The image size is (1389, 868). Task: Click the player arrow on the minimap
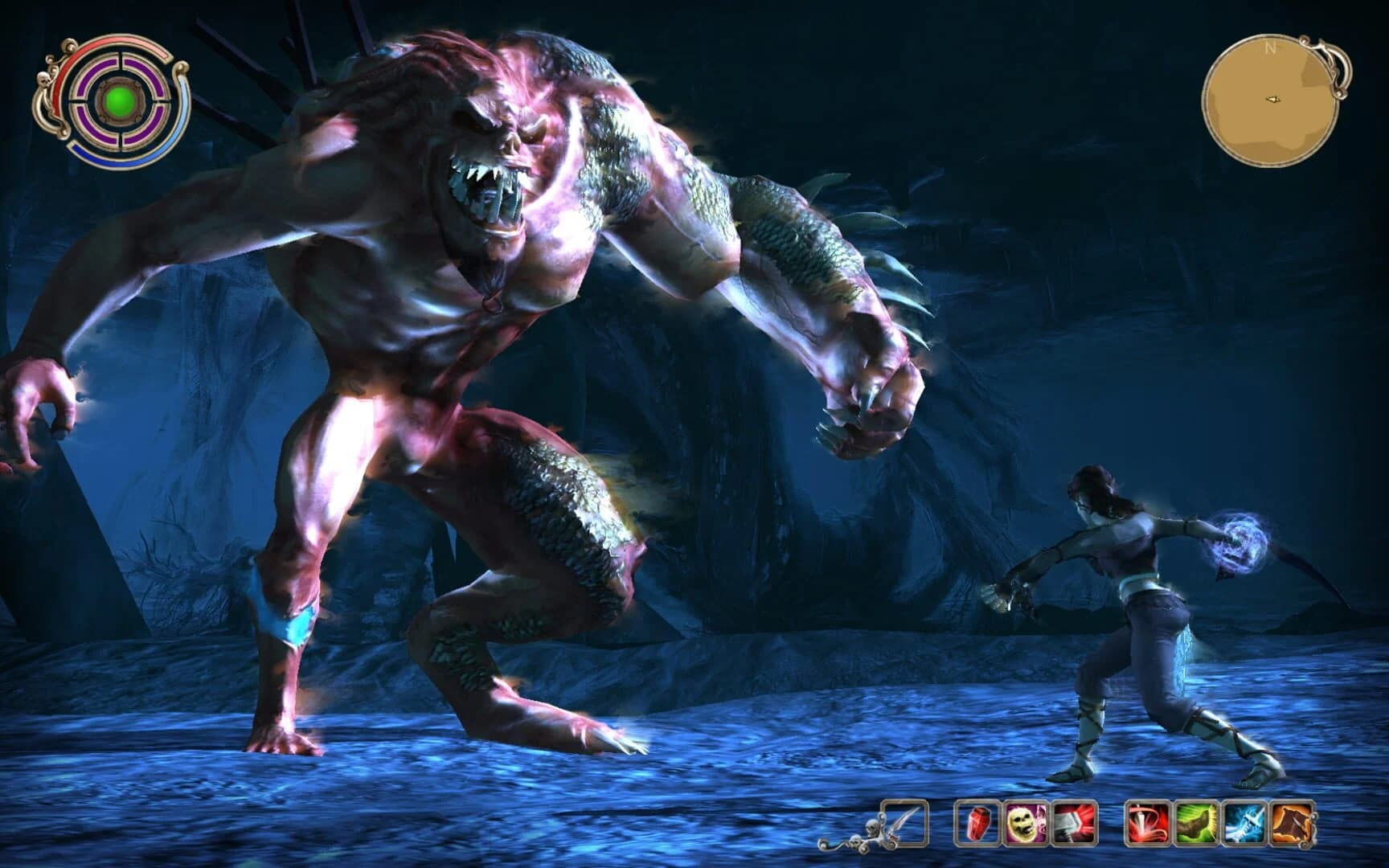(1274, 100)
